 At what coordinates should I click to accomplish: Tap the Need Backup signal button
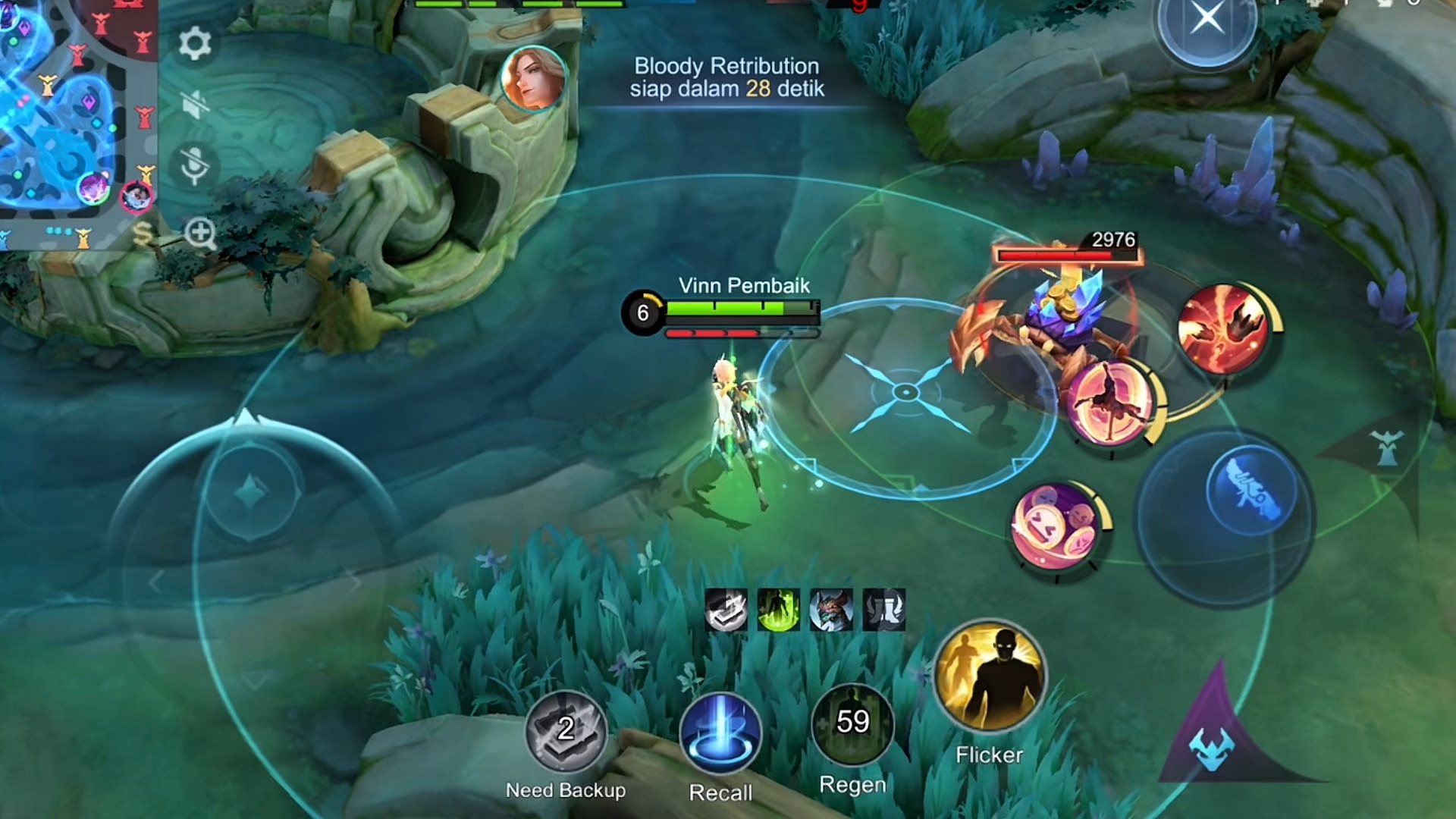click(x=566, y=731)
